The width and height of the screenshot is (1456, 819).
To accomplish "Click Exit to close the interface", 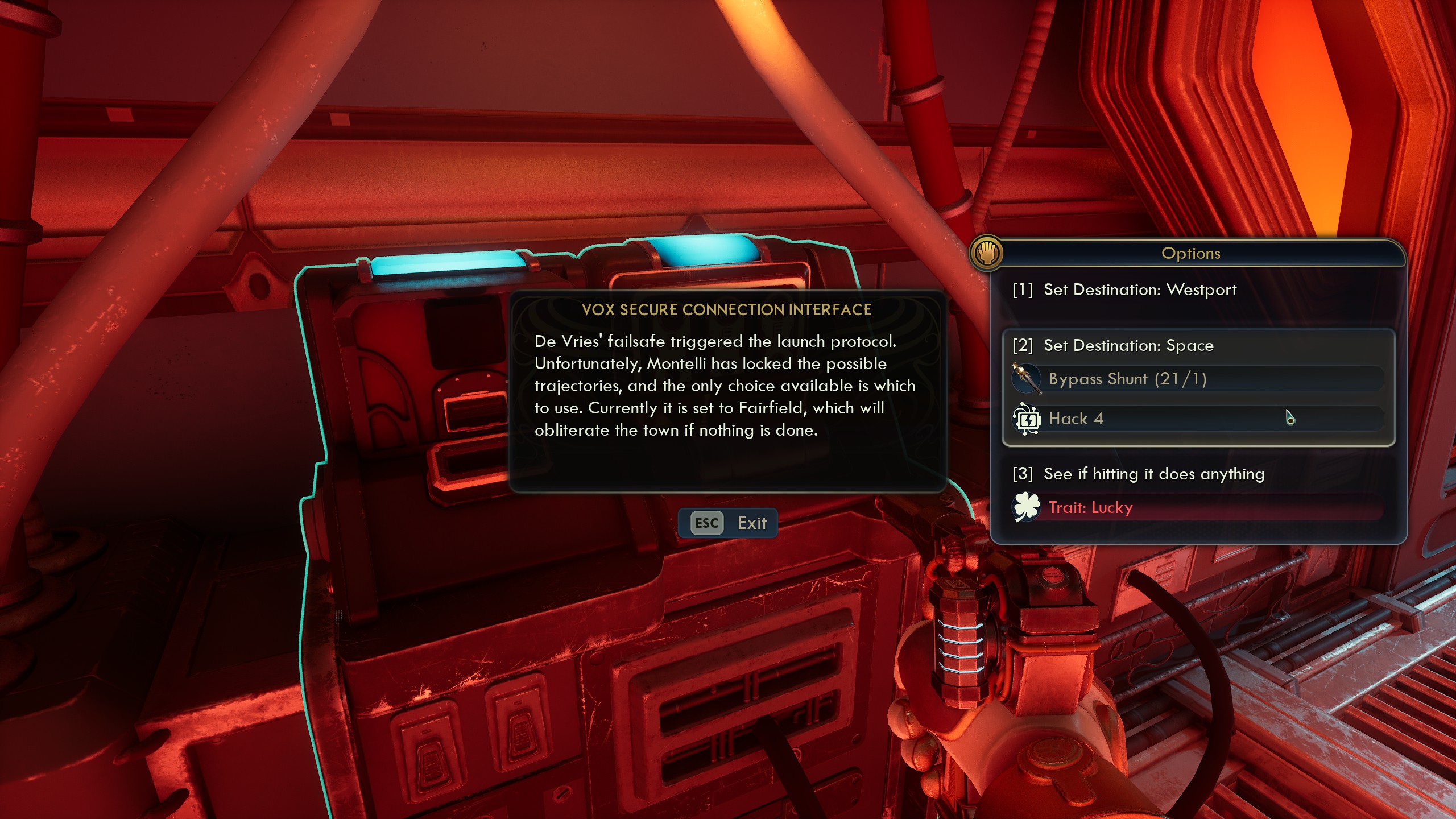I will [x=752, y=523].
